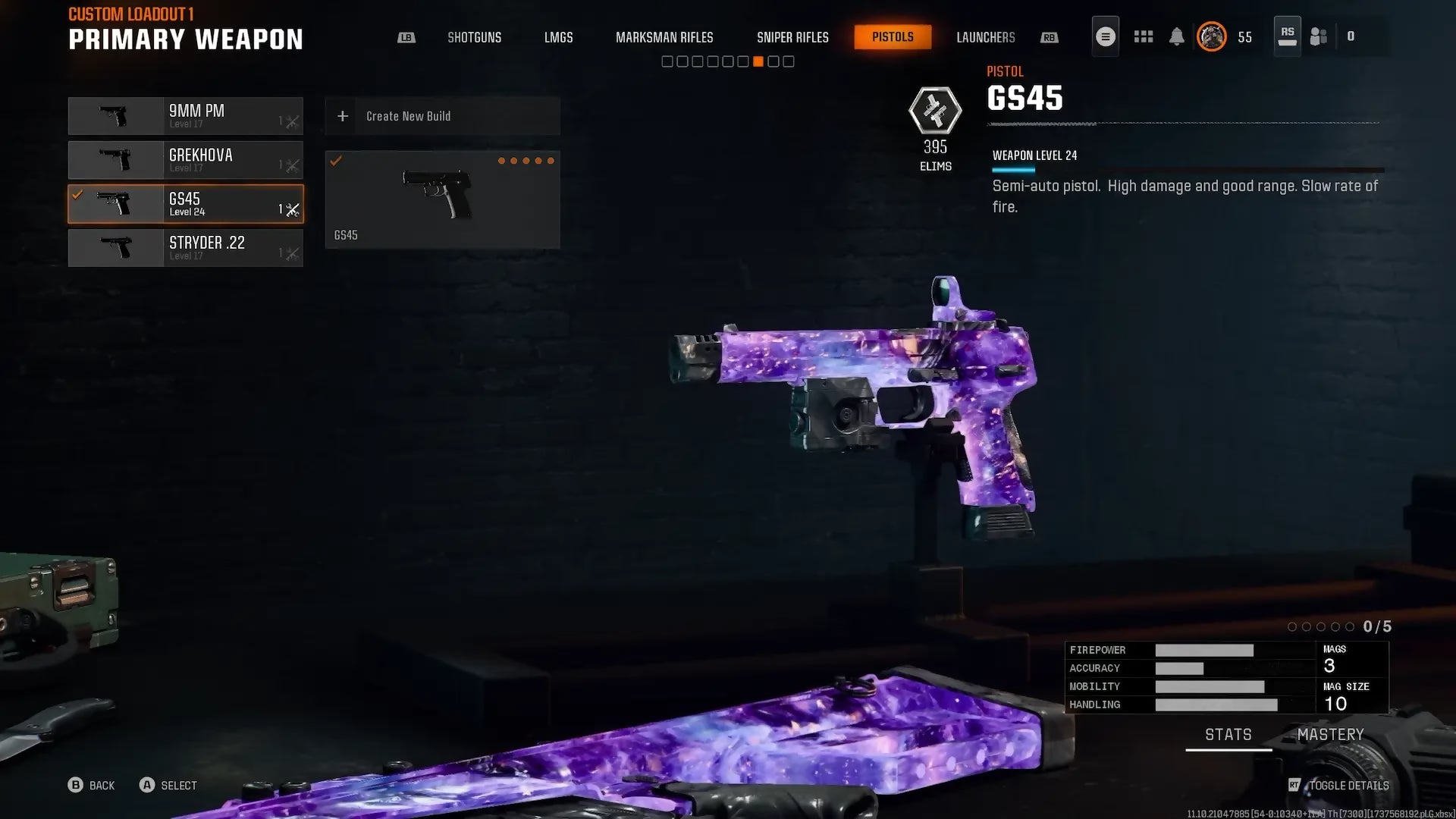Switch to the Shotguns category tab
The image size is (1456, 819).
pyautogui.click(x=474, y=37)
